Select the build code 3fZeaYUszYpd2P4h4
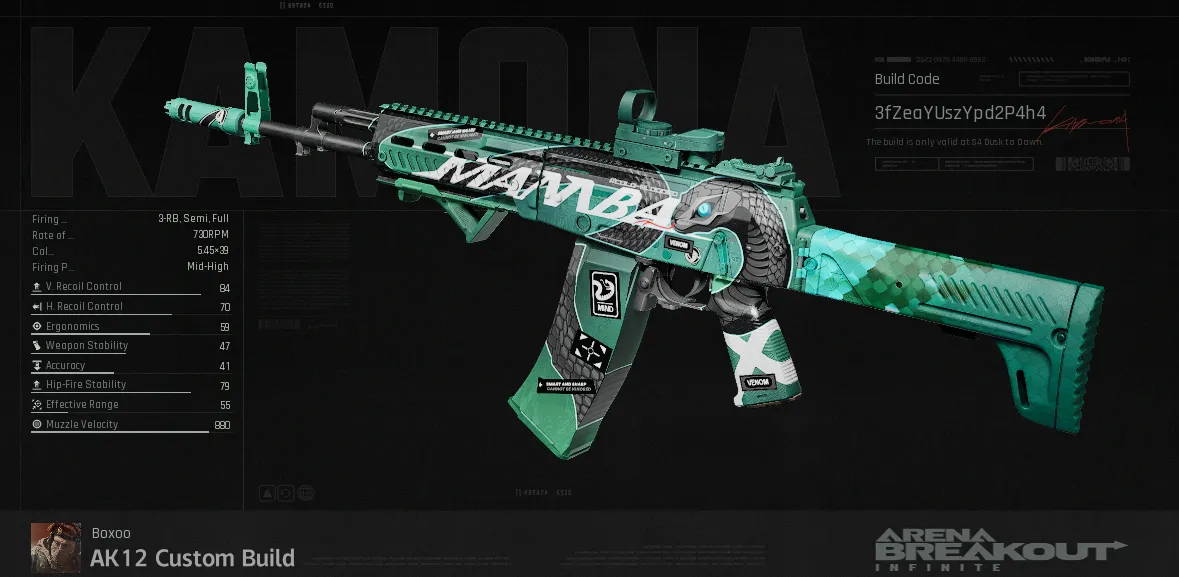1179x577 pixels. [960, 113]
